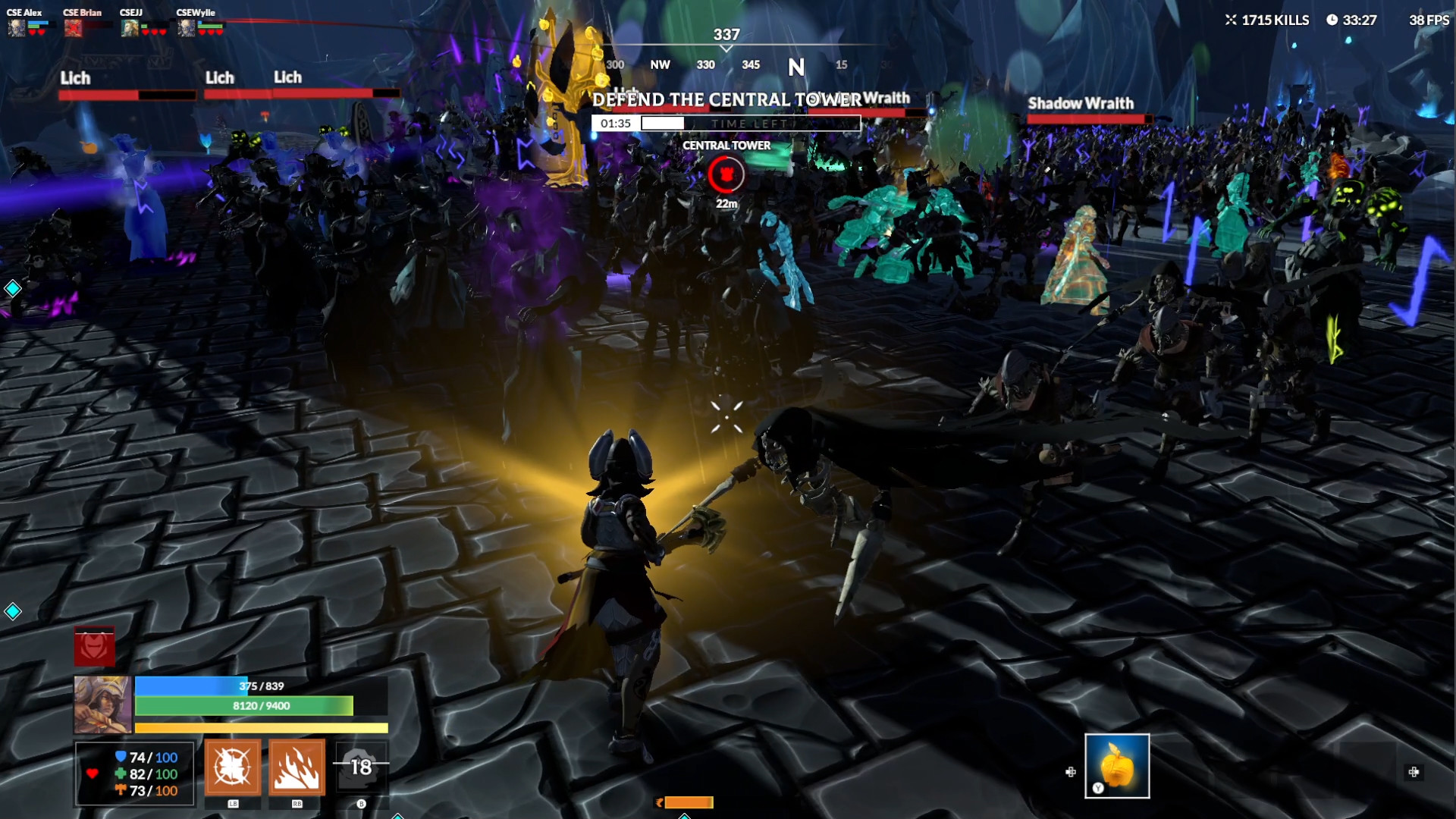The image size is (1456, 819).
Task: Click the cyan diamond waypoint on the left edge
Action: tap(11, 288)
